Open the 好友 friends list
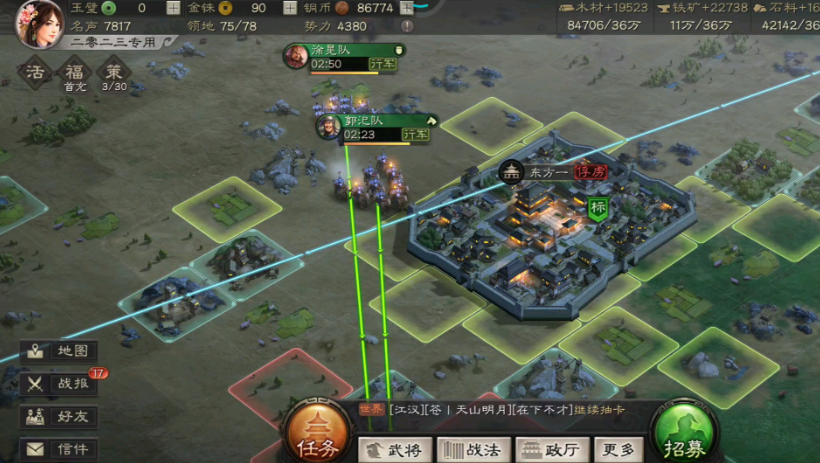This screenshot has height=463, width=820. tap(61, 416)
